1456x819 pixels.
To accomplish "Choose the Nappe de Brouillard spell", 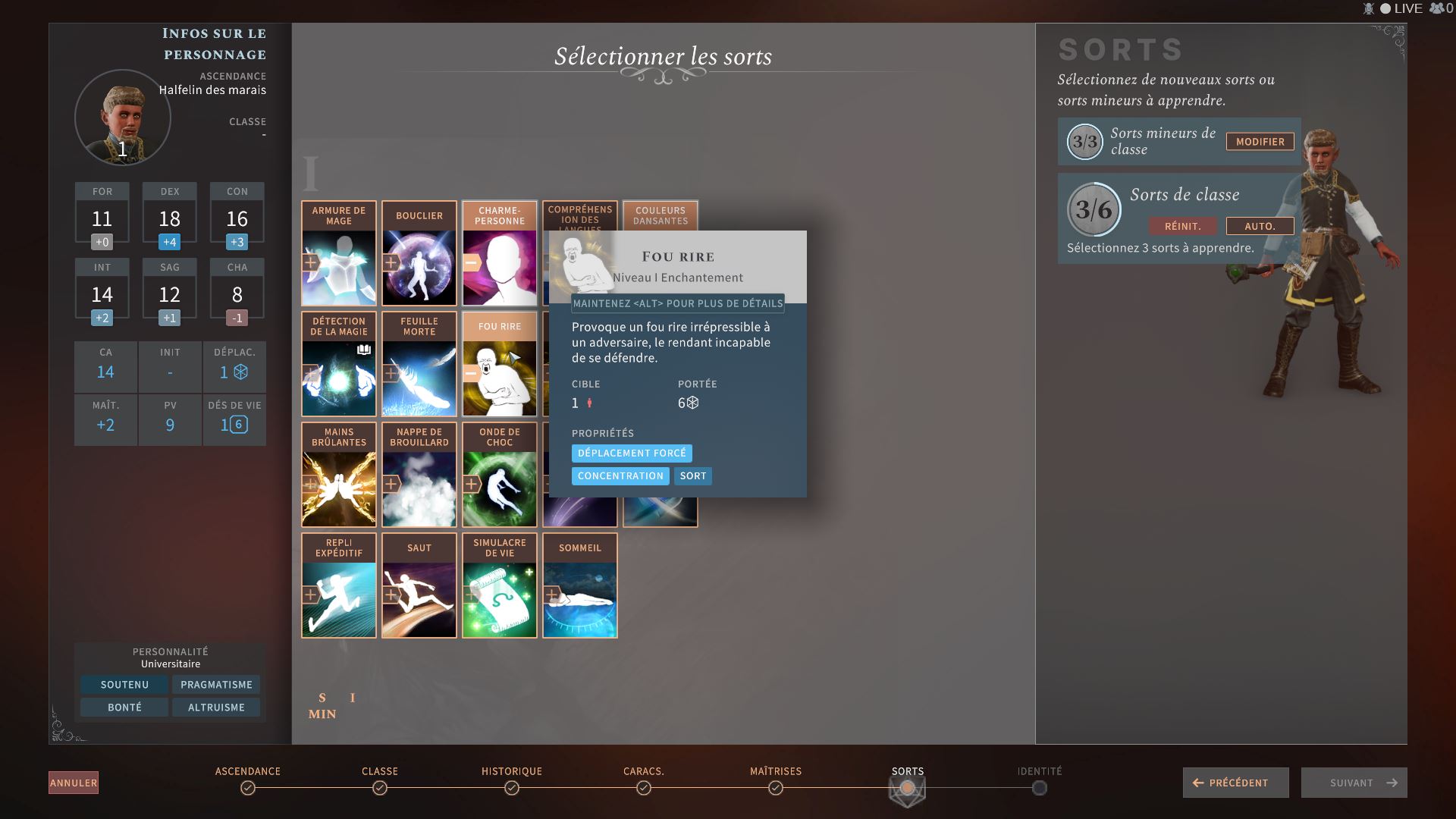I will (419, 475).
